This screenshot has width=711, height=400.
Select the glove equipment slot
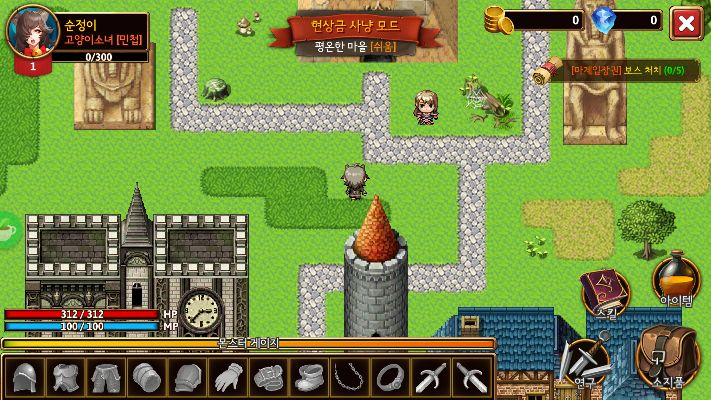(228, 378)
